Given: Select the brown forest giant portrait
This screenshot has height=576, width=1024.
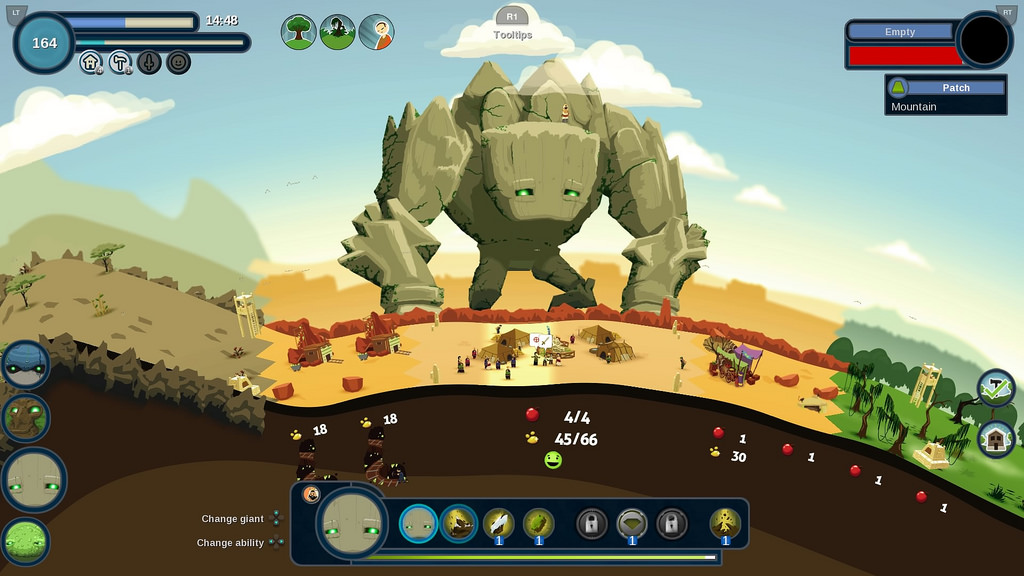Looking at the screenshot, I should pos(25,418).
